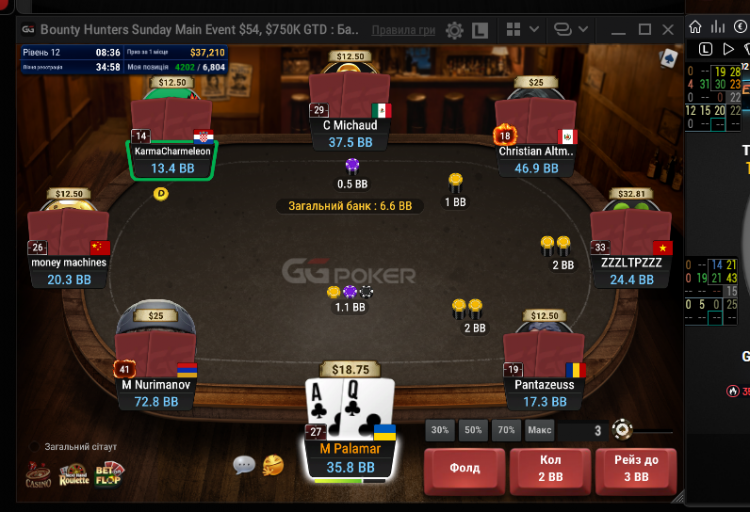Call 2 BB with the Кол button
The image size is (750, 512).
(551, 469)
